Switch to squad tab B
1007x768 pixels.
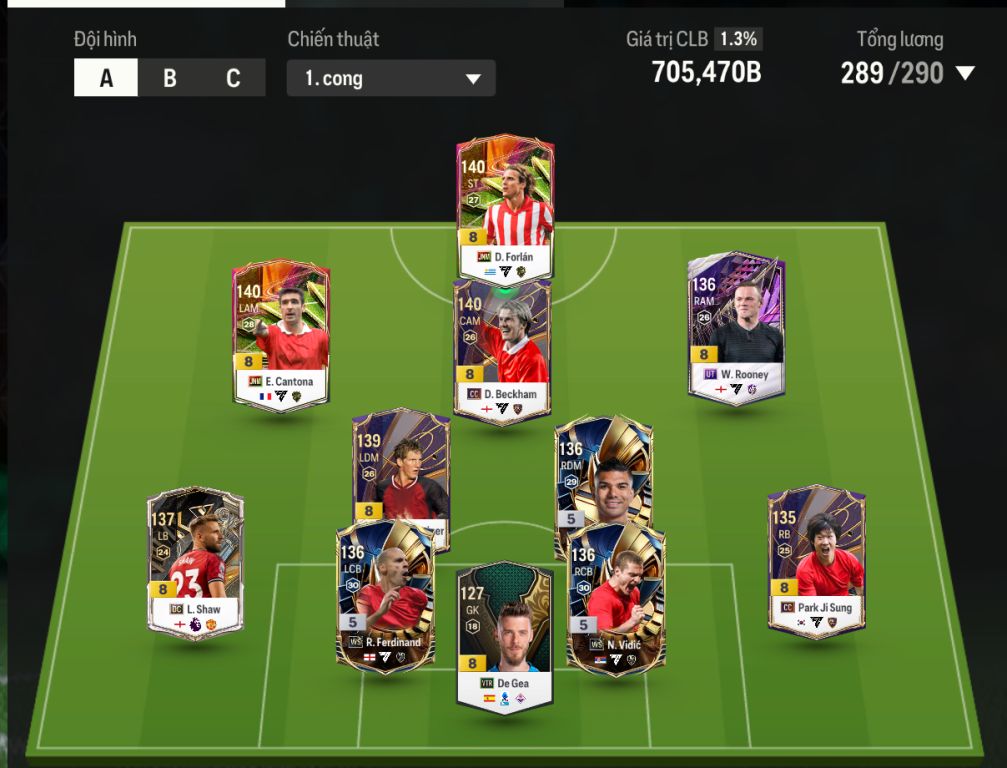(170, 78)
